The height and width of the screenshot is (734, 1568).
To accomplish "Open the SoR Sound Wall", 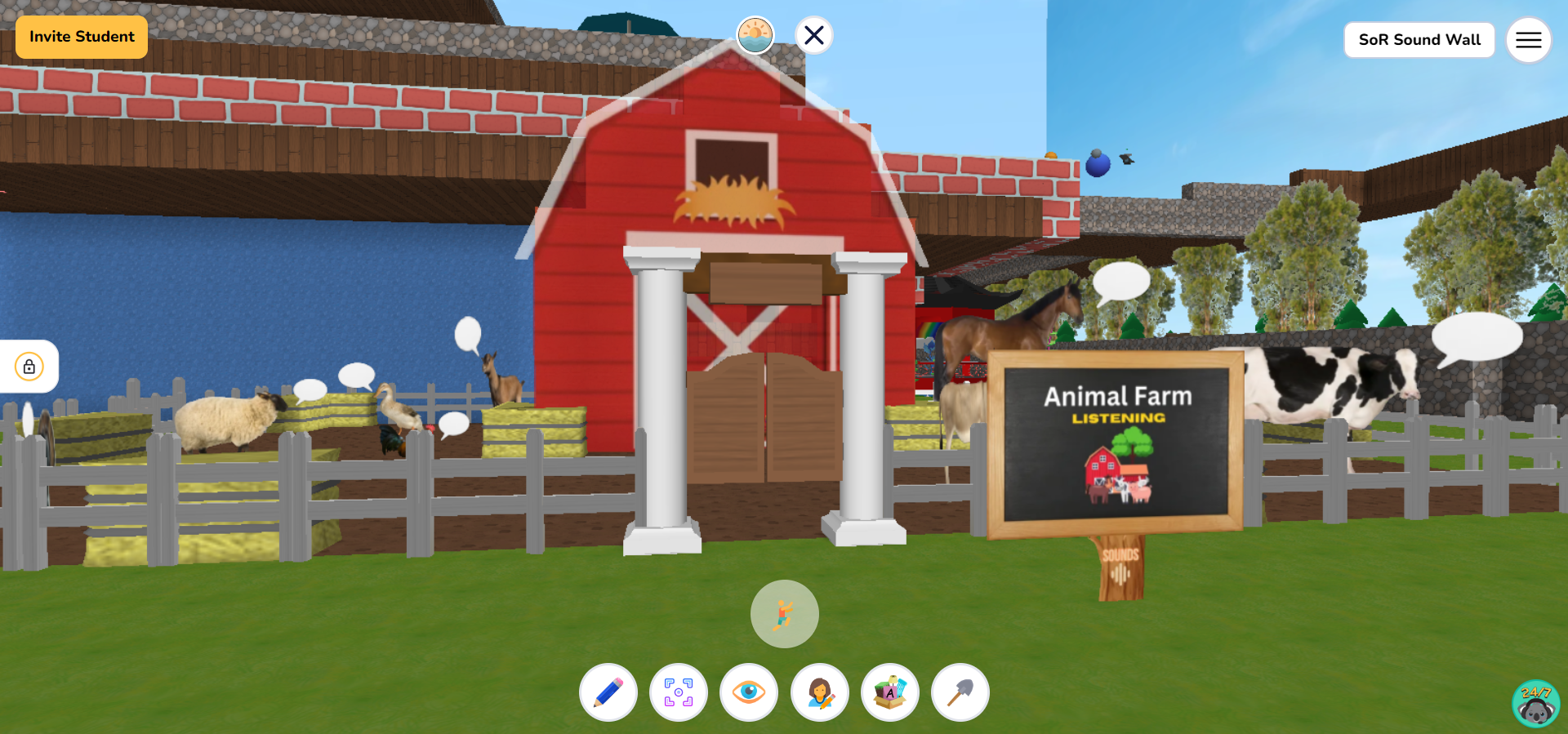I will pos(1419,39).
